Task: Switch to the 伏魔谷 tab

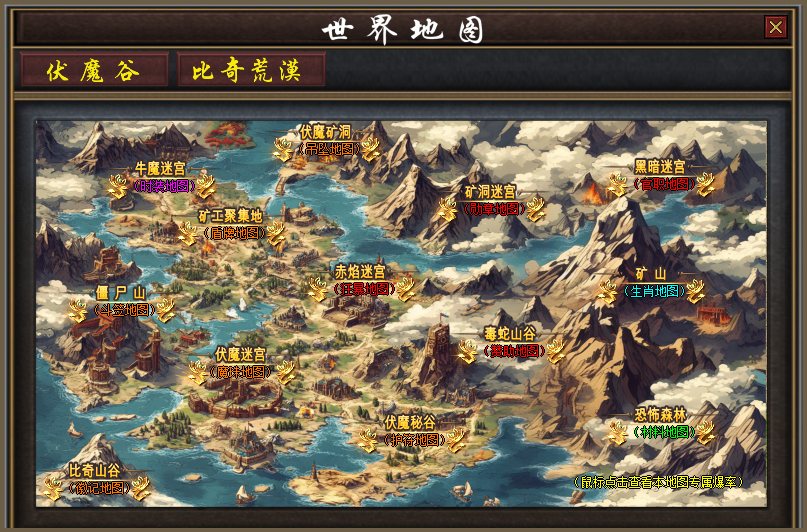Action: 94,71
